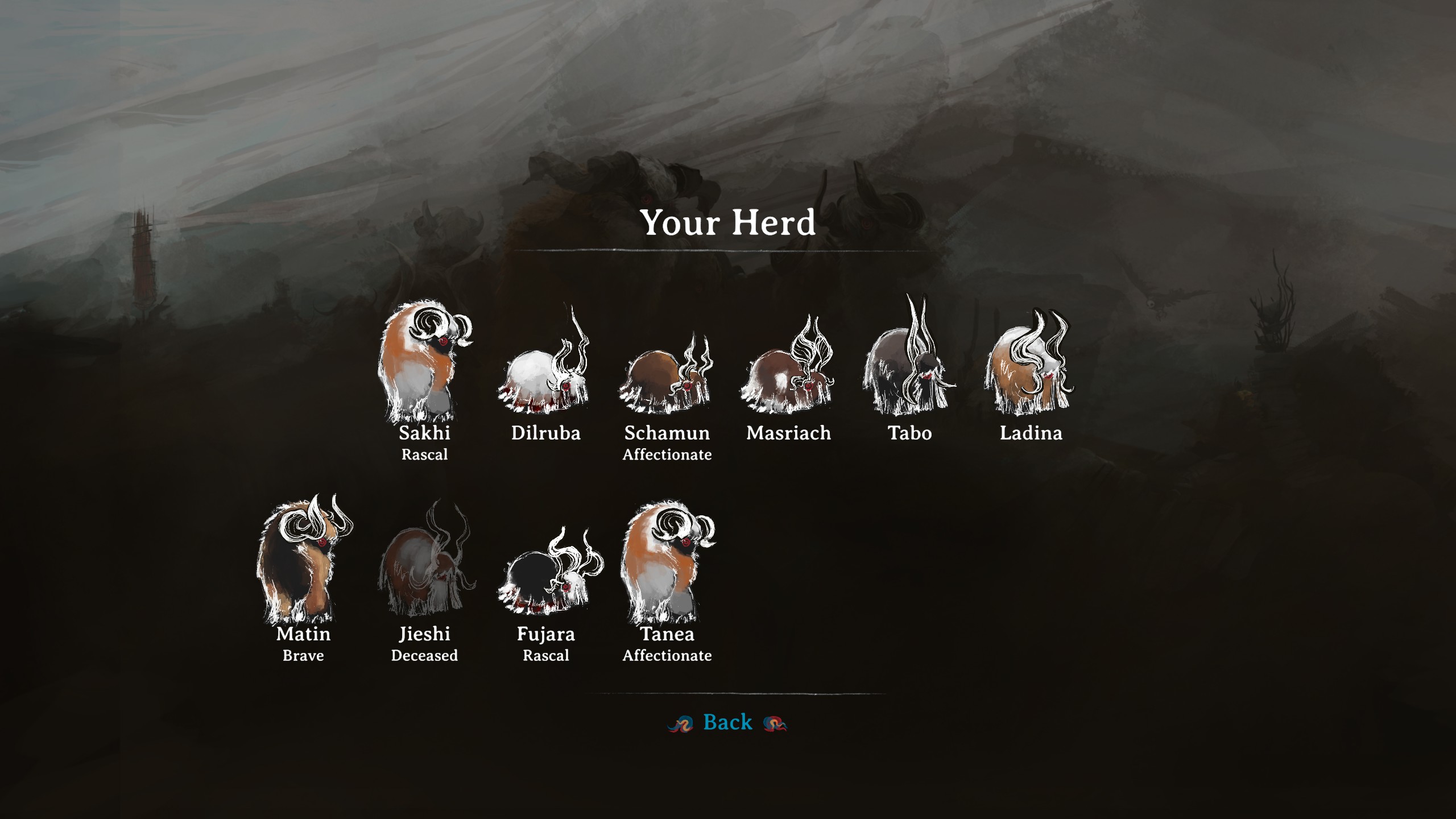Pick Schamun the Affectionate yak
The width and height of the screenshot is (1456, 819).
pyautogui.click(x=667, y=375)
